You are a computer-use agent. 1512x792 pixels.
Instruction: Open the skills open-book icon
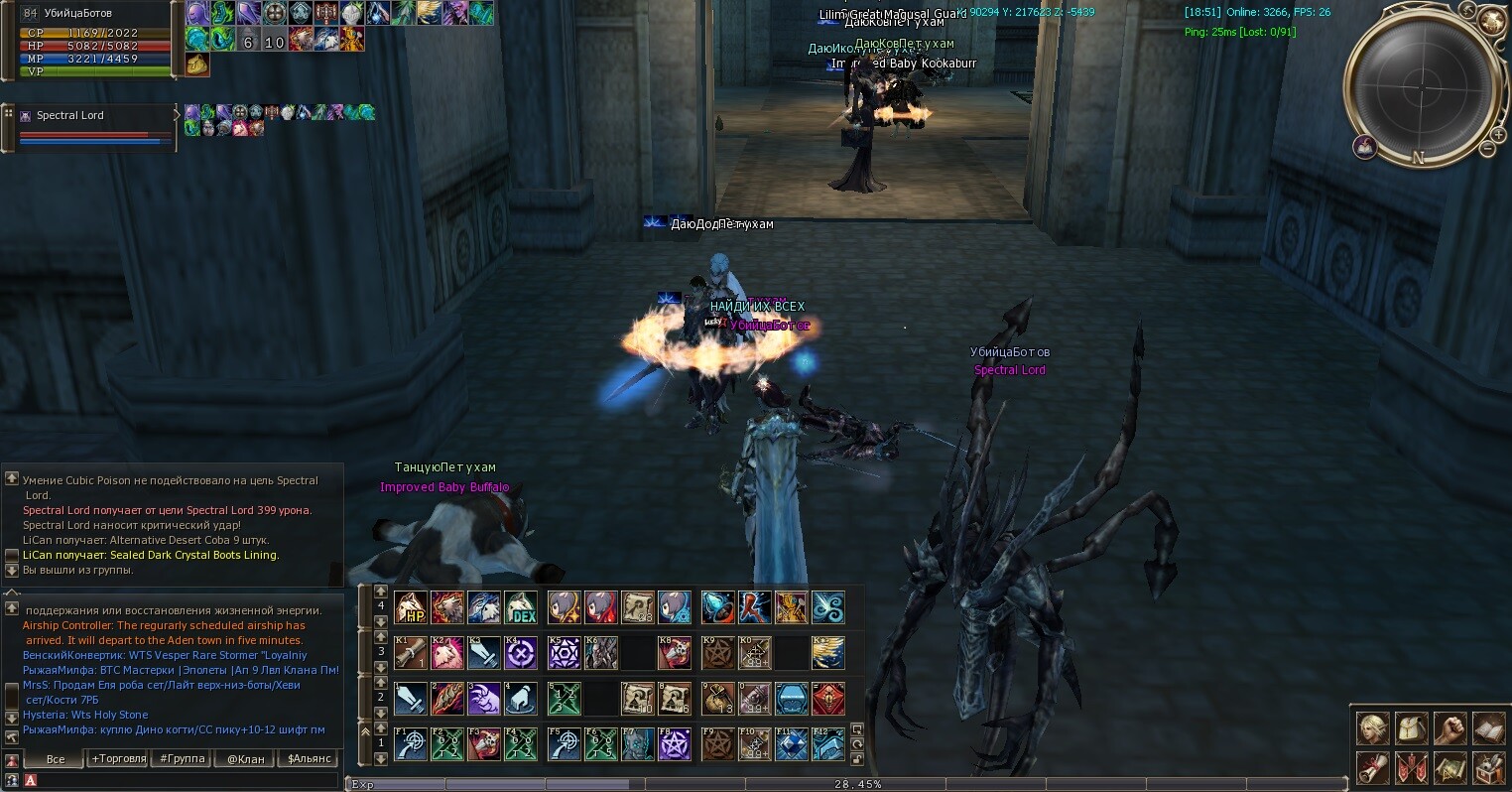tap(1488, 728)
